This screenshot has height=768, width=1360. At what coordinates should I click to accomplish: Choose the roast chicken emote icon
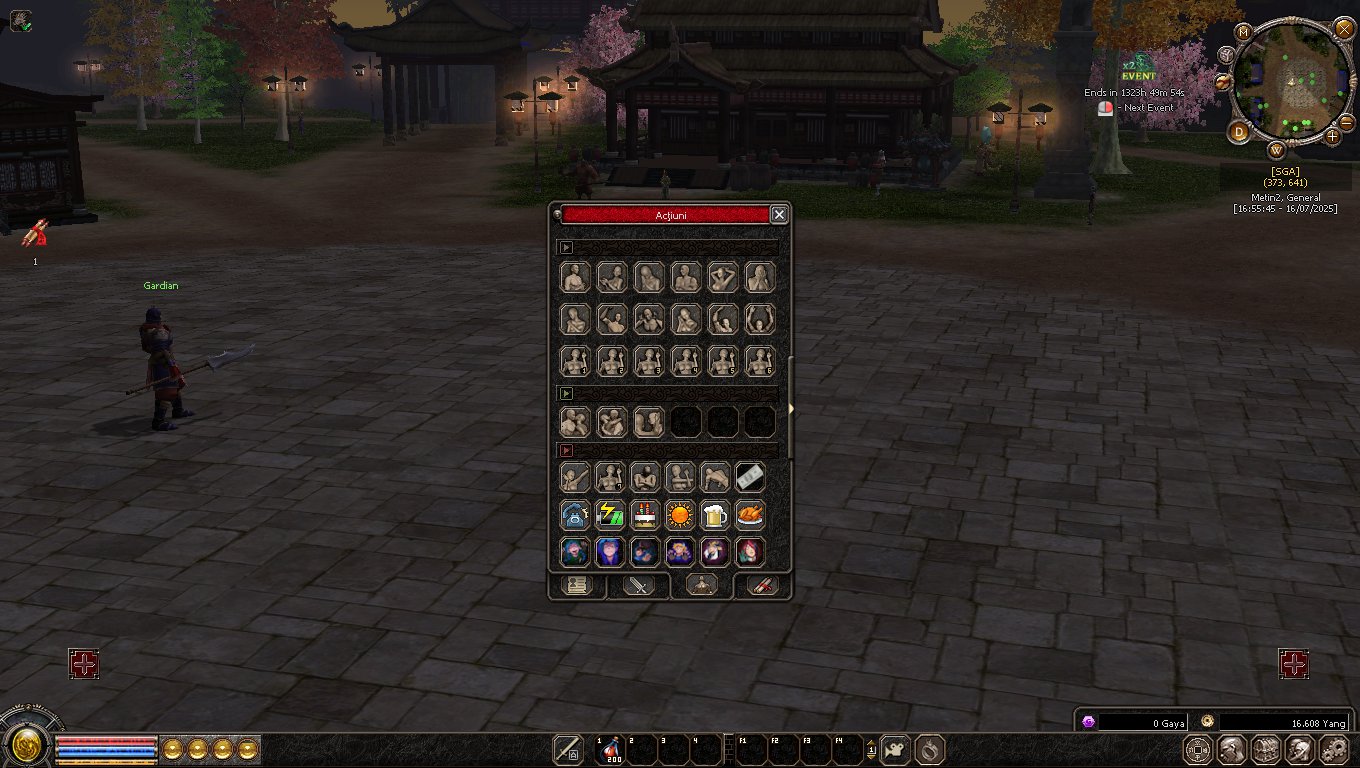pos(750,515)
